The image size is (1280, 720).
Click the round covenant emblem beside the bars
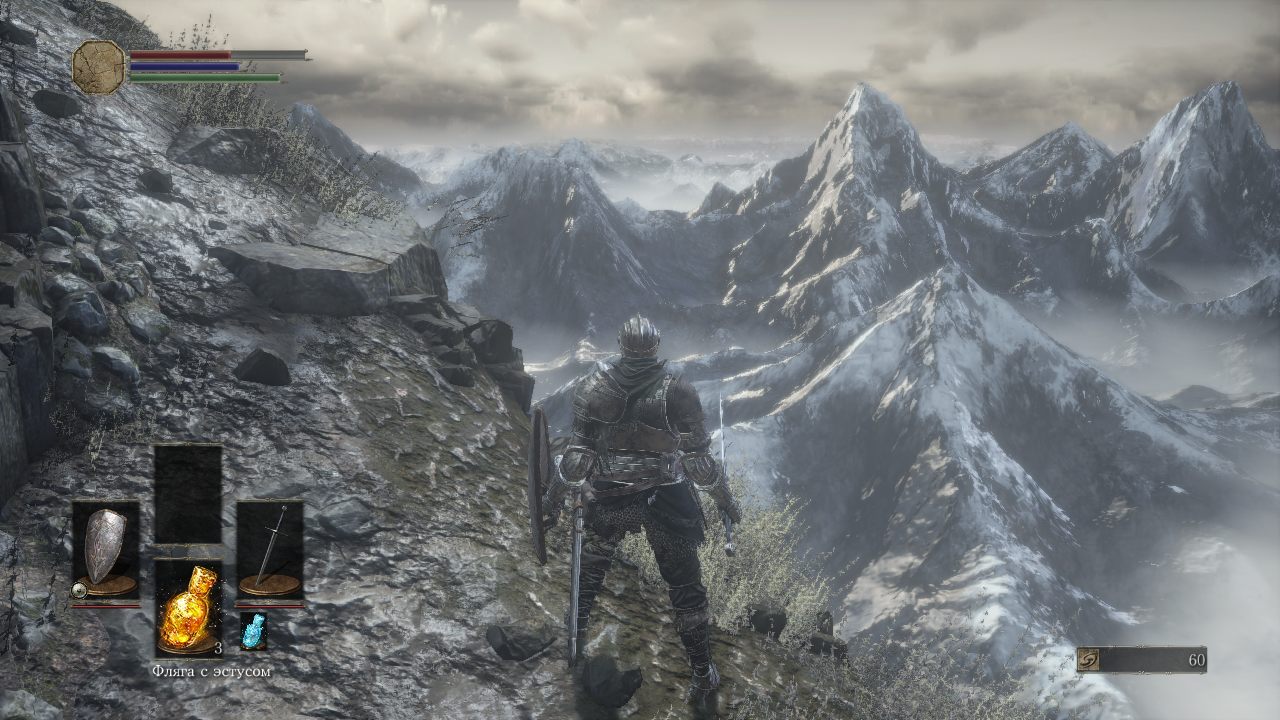click(98, 67)
